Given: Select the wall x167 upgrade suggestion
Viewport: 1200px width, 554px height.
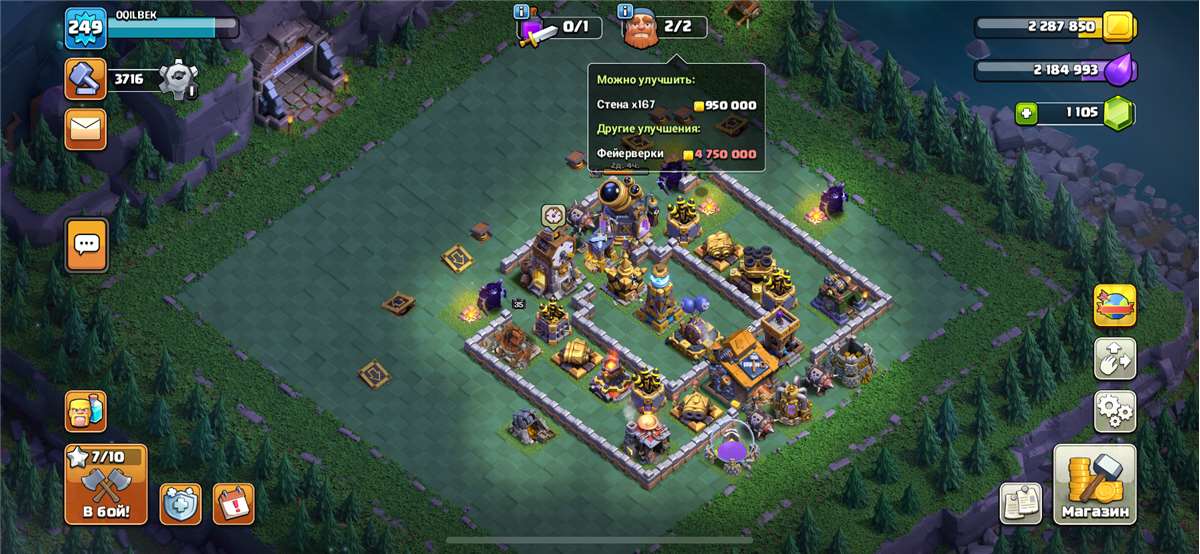Looking at the screenshot, I should 676,105.
